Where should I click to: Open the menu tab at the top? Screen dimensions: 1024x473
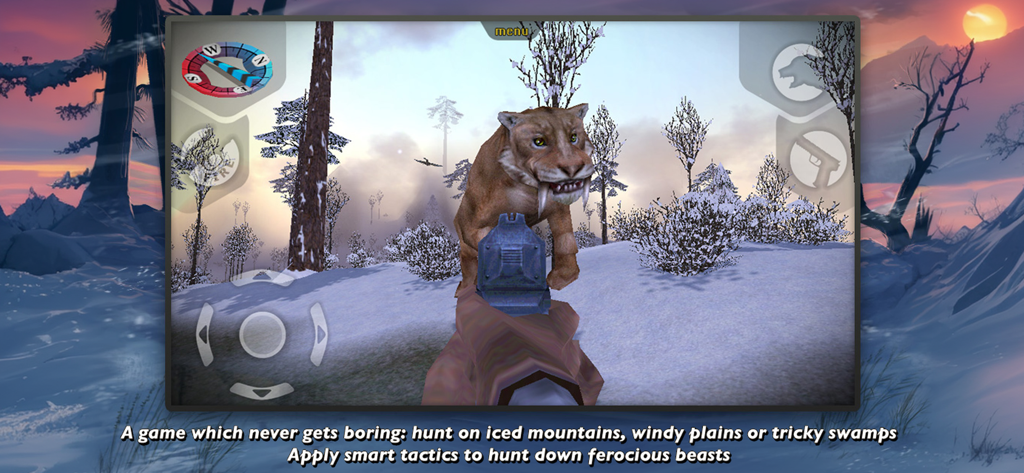point(511,31)
